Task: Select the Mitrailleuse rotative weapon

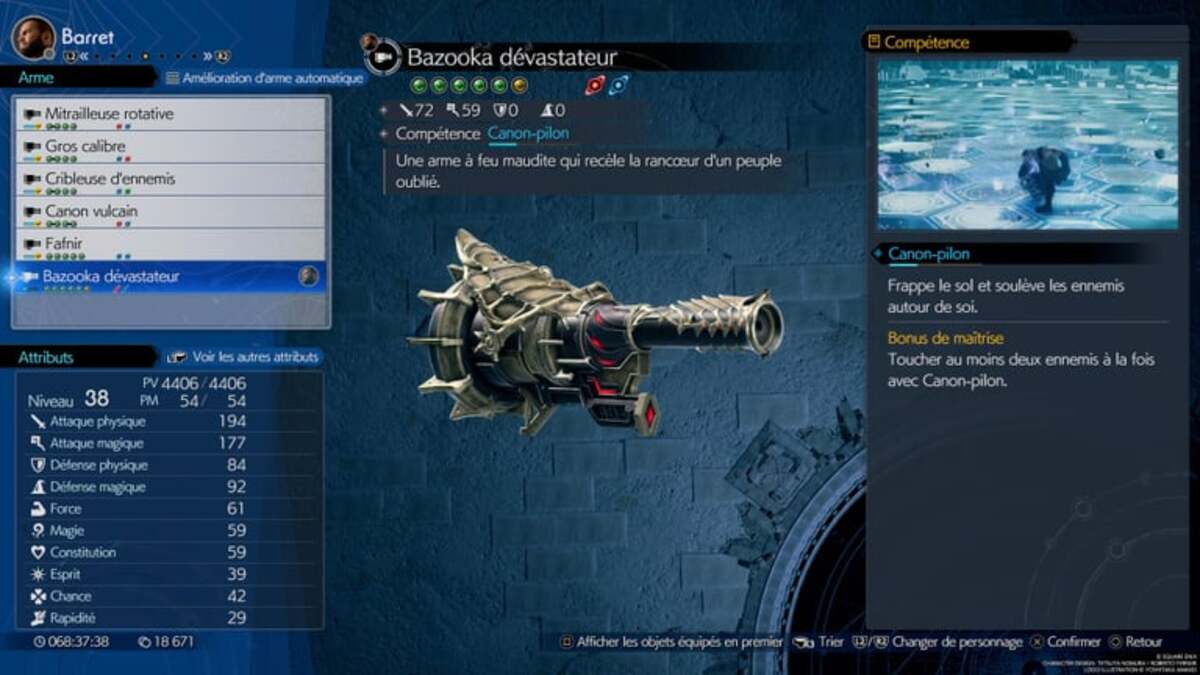Action: pyautogui.click(x=109, y=114)
